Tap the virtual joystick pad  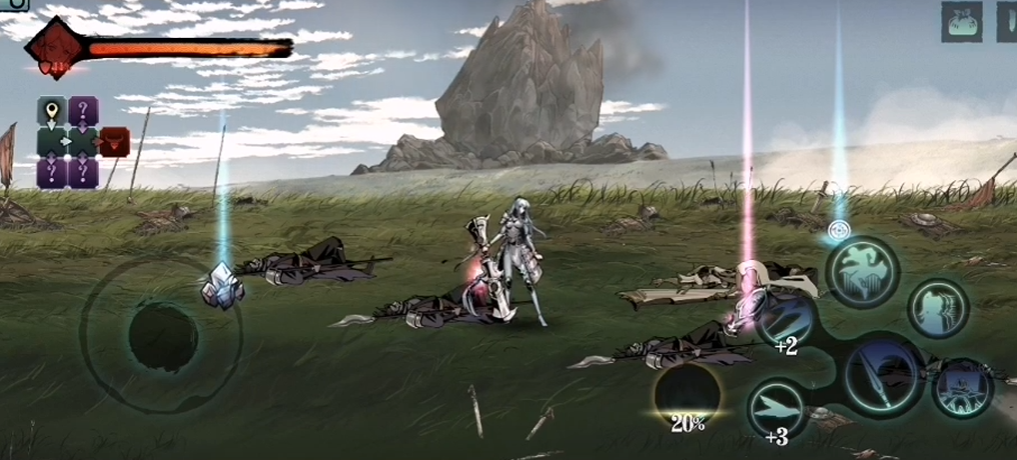point(163,336)
